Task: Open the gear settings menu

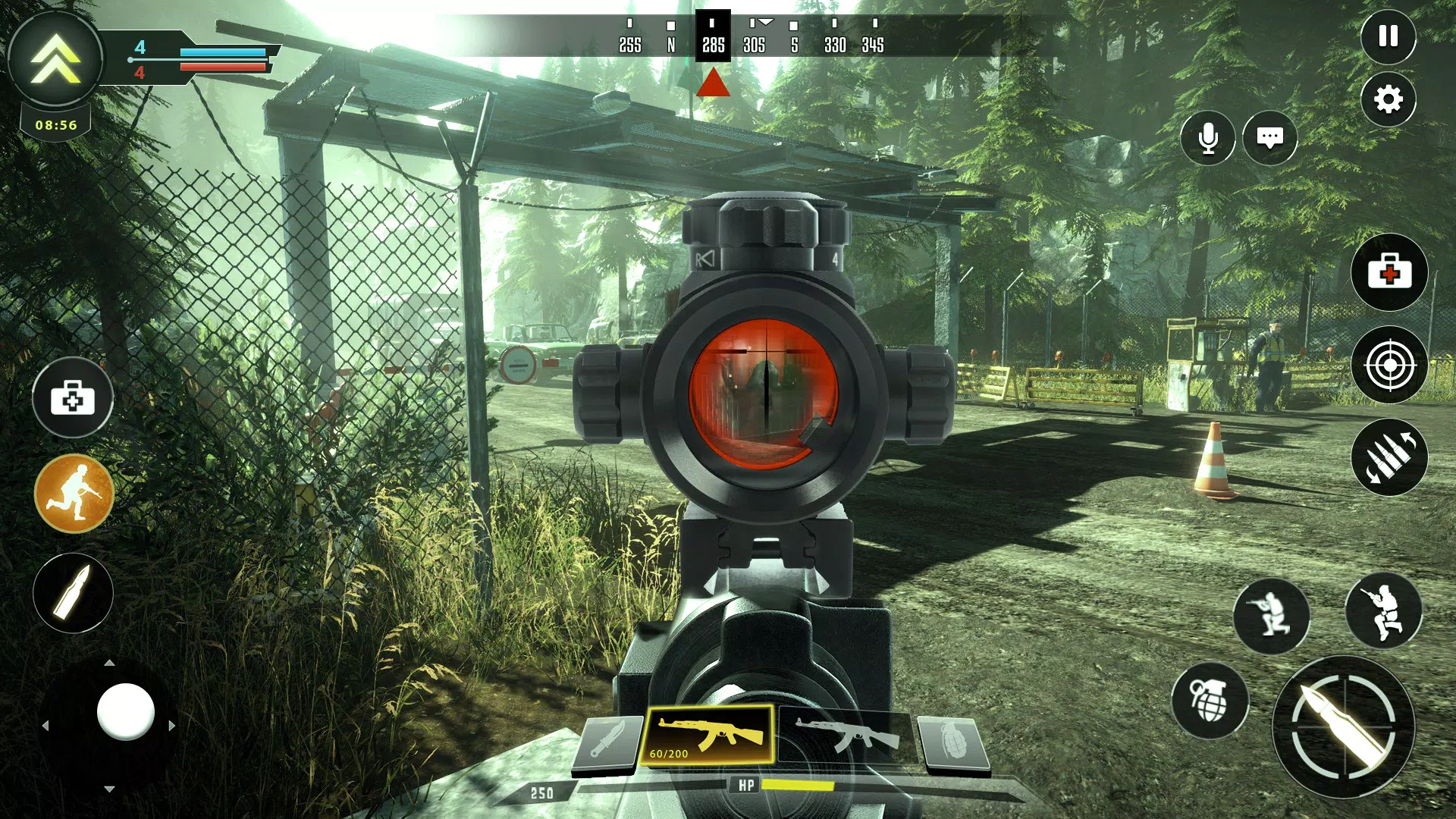Action: tap(1388, 99)
